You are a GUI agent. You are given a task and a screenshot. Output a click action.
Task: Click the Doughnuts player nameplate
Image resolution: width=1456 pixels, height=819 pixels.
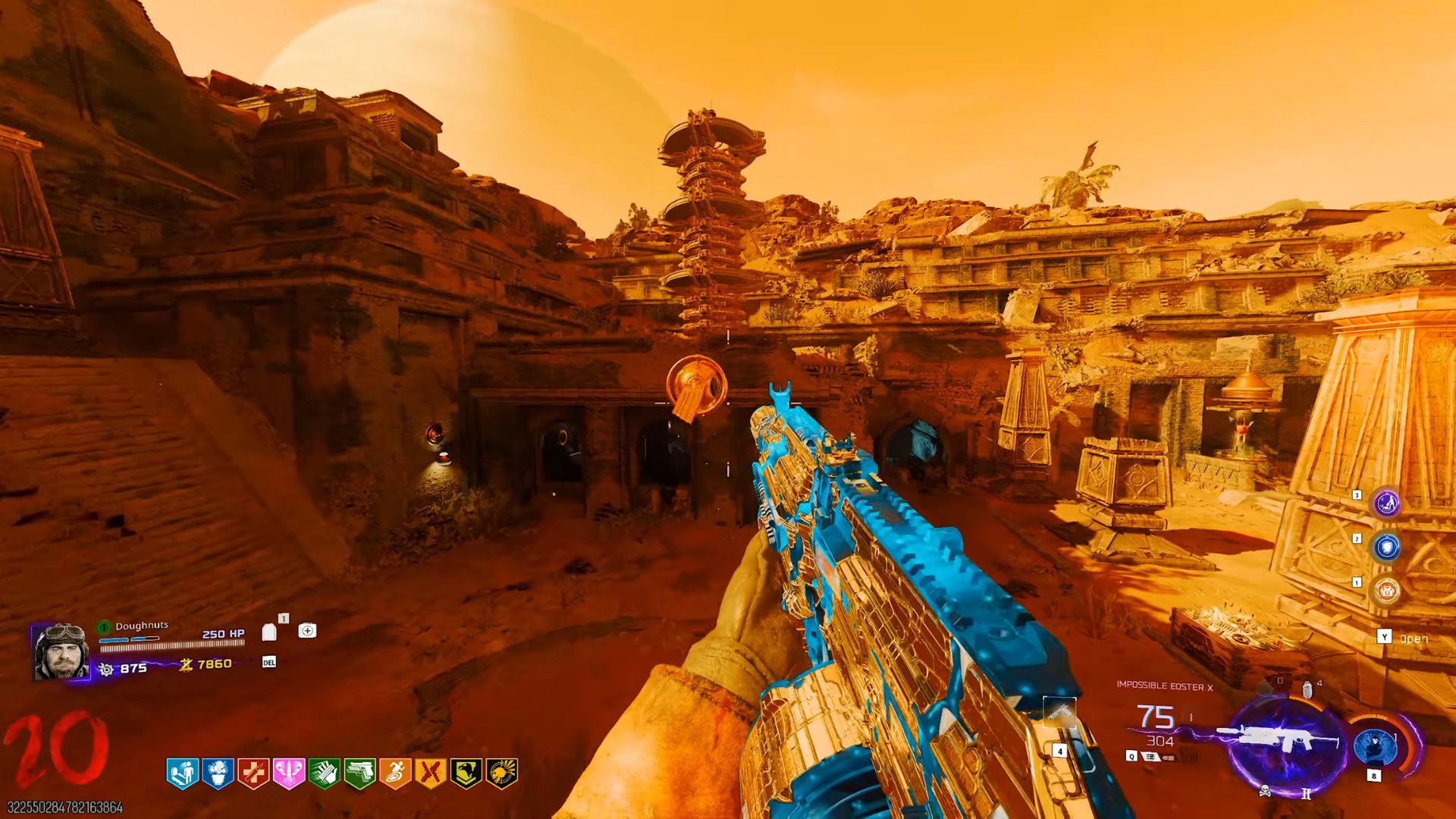(143, 626)
